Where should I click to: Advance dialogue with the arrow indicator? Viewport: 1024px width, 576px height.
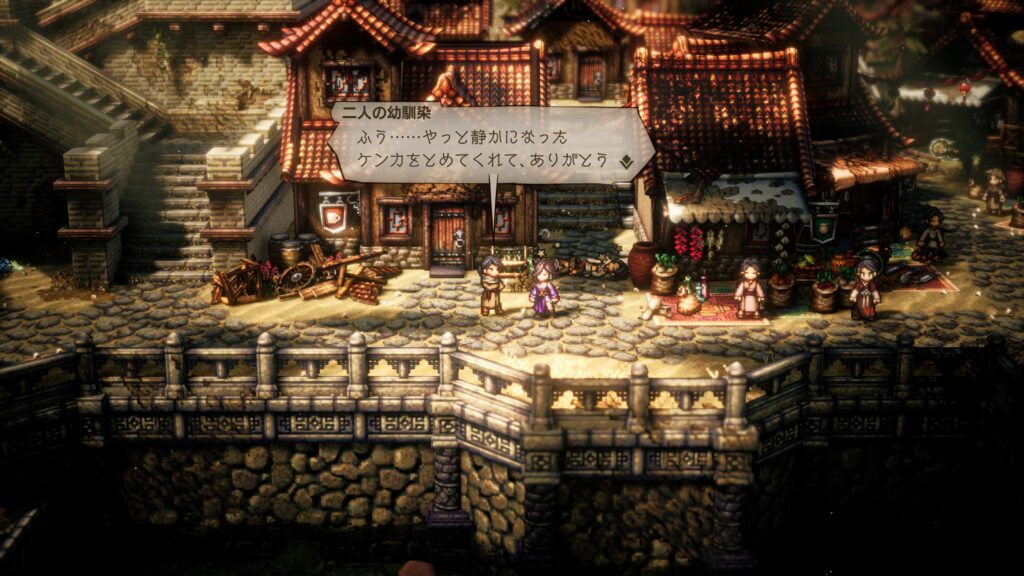point(626,160)
